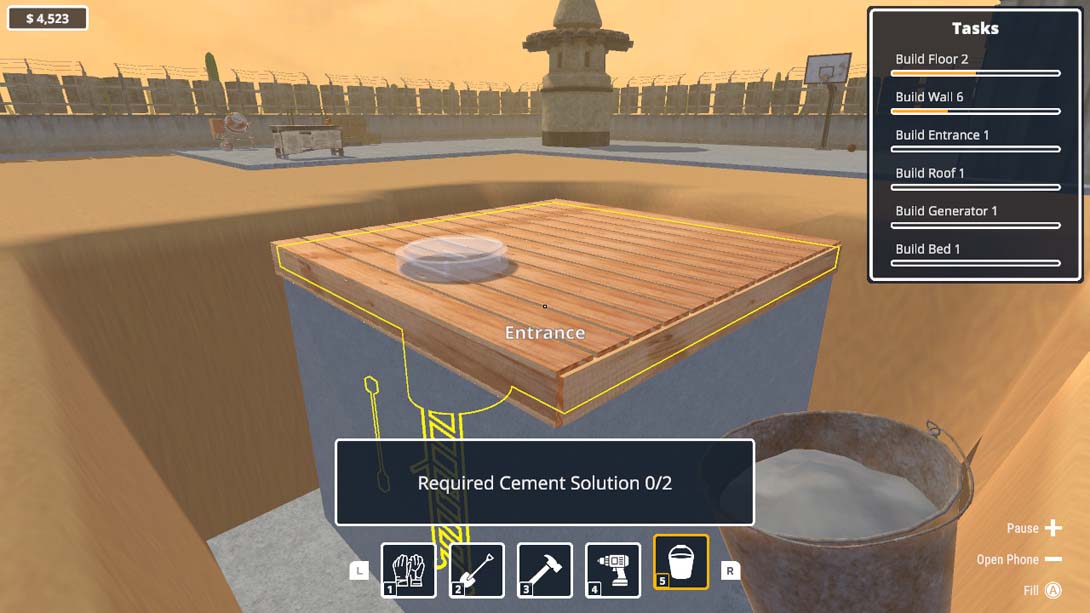This screenshot has width=1090, height=613.
Task: Choose the hammer tool slot
Action: click(x=544, y=570)
